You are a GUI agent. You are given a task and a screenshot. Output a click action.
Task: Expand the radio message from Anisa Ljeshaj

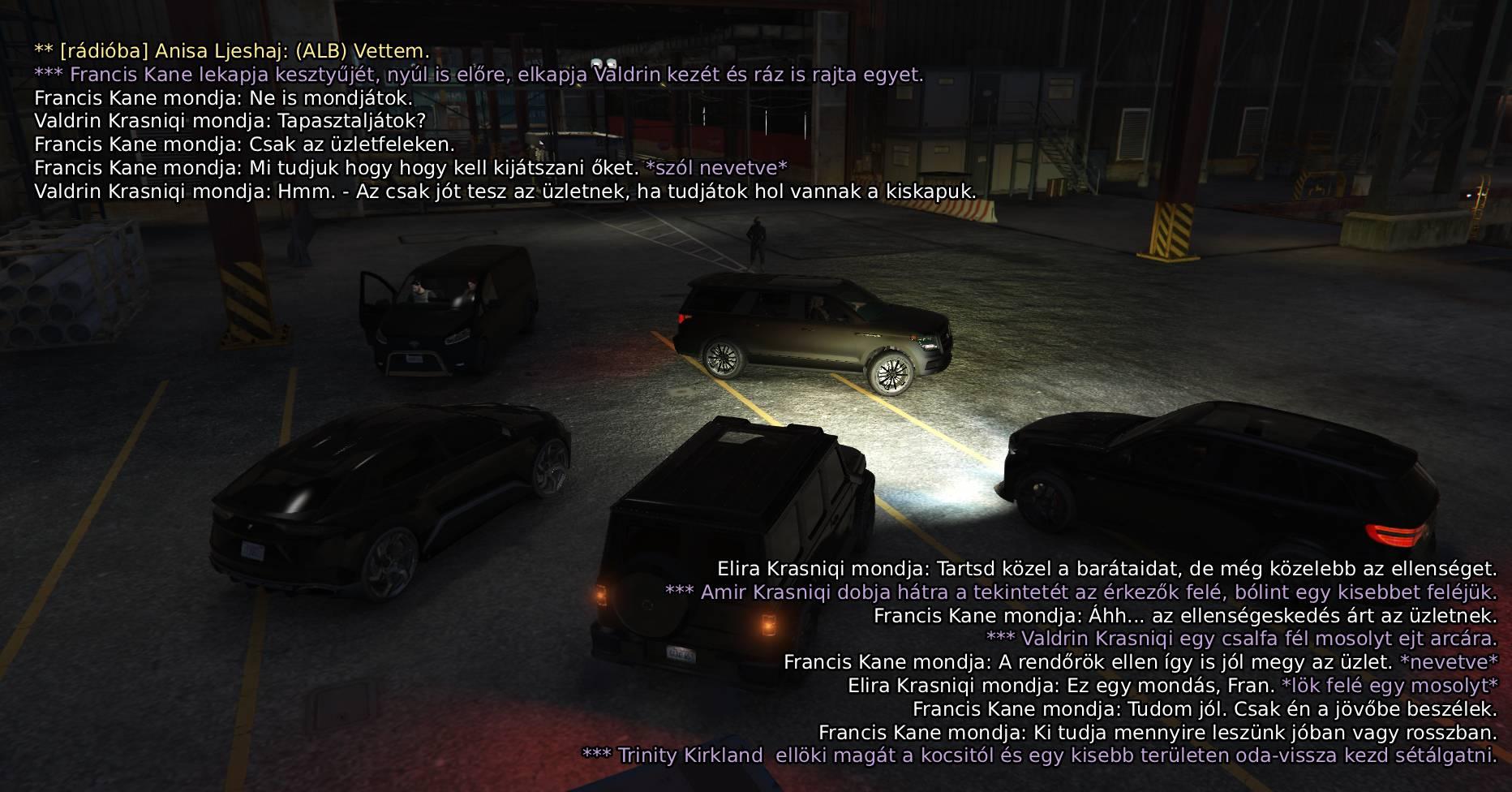tap(230, 50)
